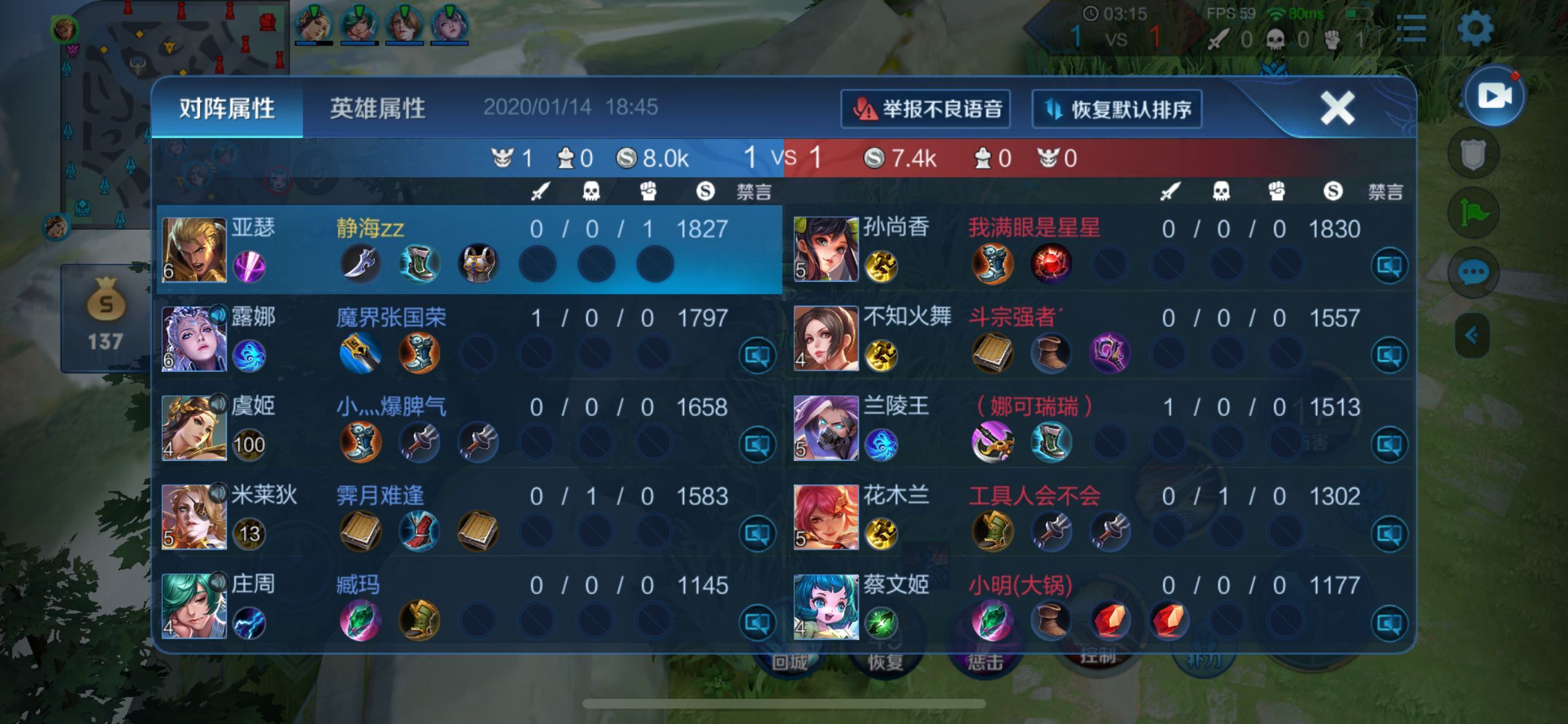Click the shield icon on the right

coord(1472,154)
